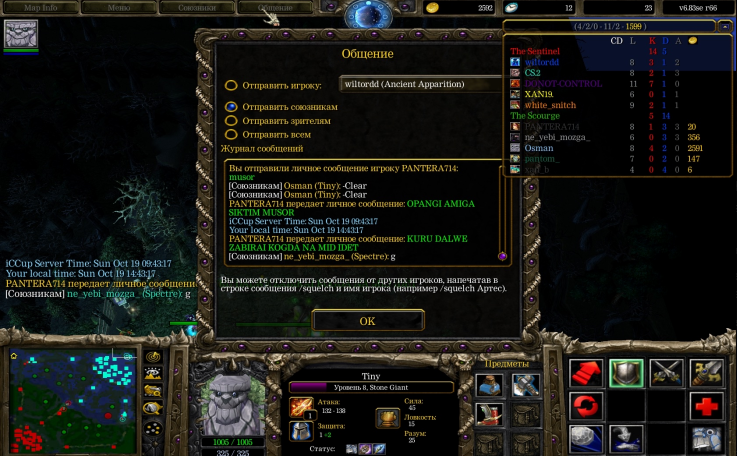Open the "Союзники" allies menu
737x456 pixels.
point(197,8)
